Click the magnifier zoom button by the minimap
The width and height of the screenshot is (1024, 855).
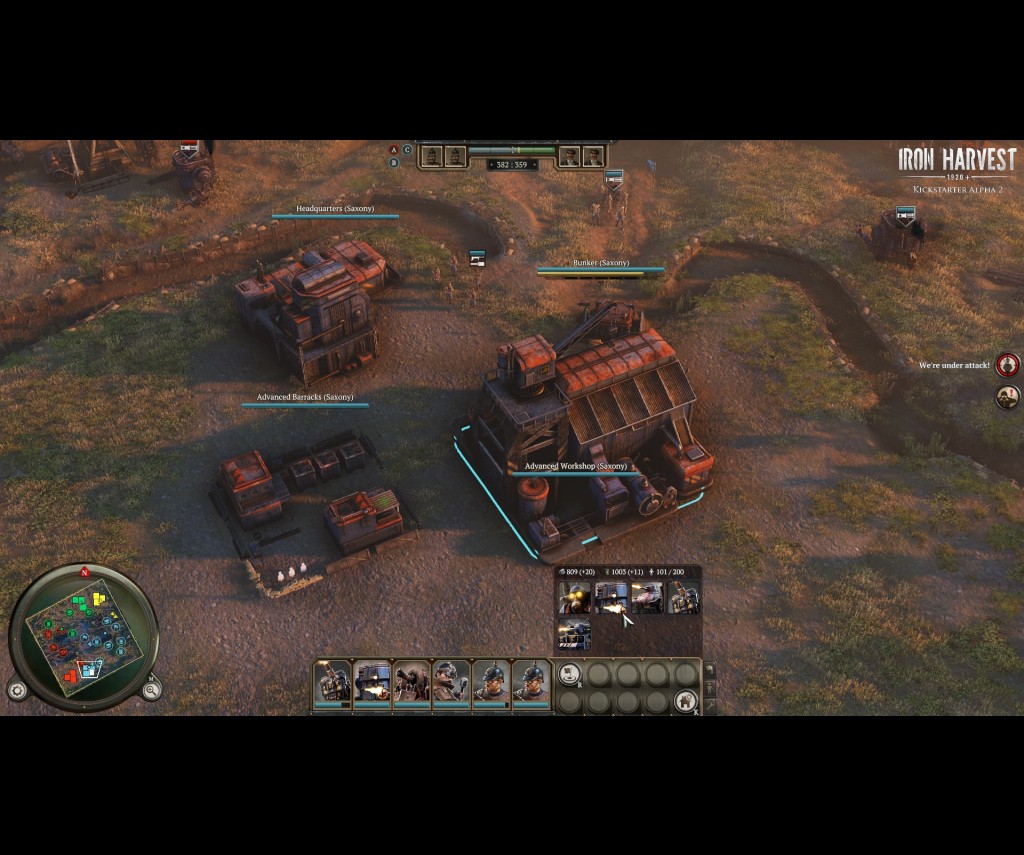click(x=151, y=690)
